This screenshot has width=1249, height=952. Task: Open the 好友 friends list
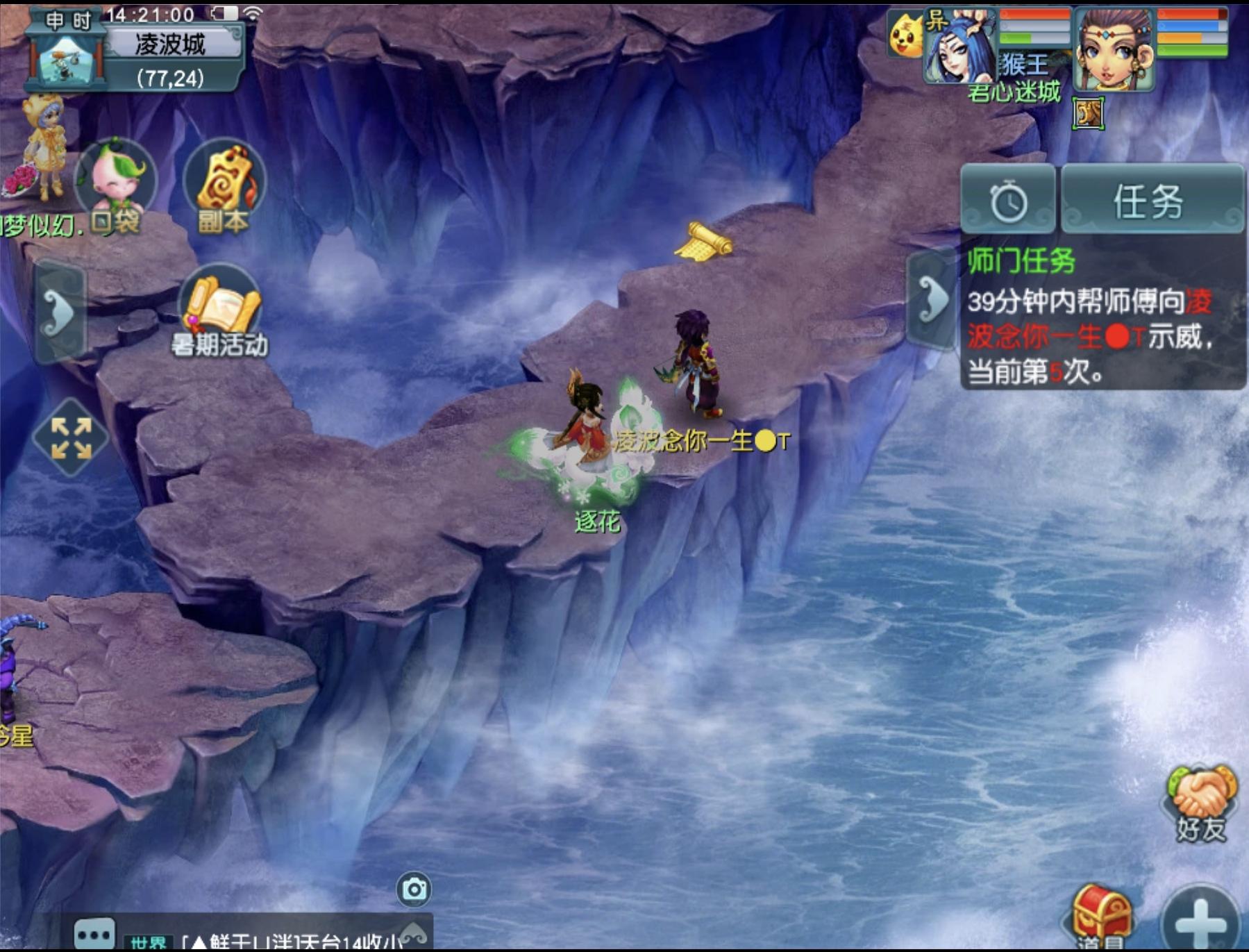tap(1200, 805)
